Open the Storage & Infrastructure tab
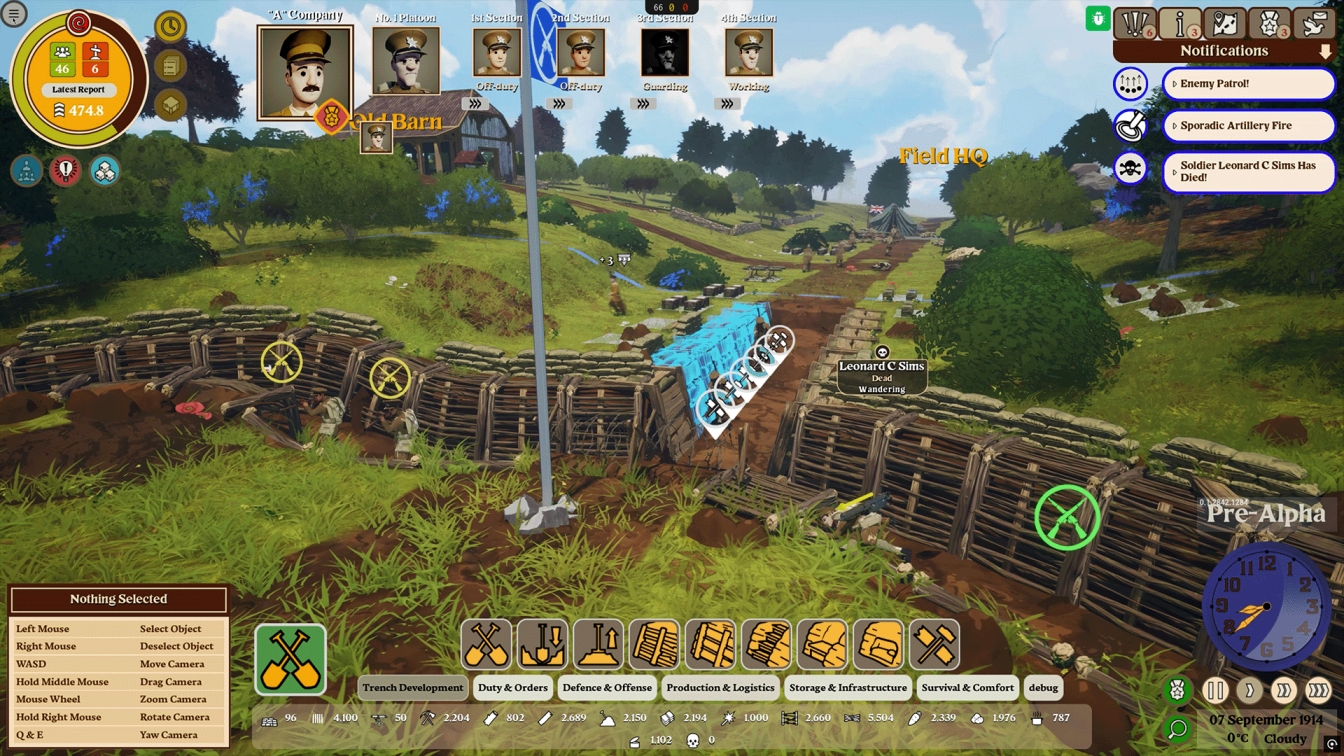Screen dimensions: 1344x756 pyautogui.click(x=848, y=688)
